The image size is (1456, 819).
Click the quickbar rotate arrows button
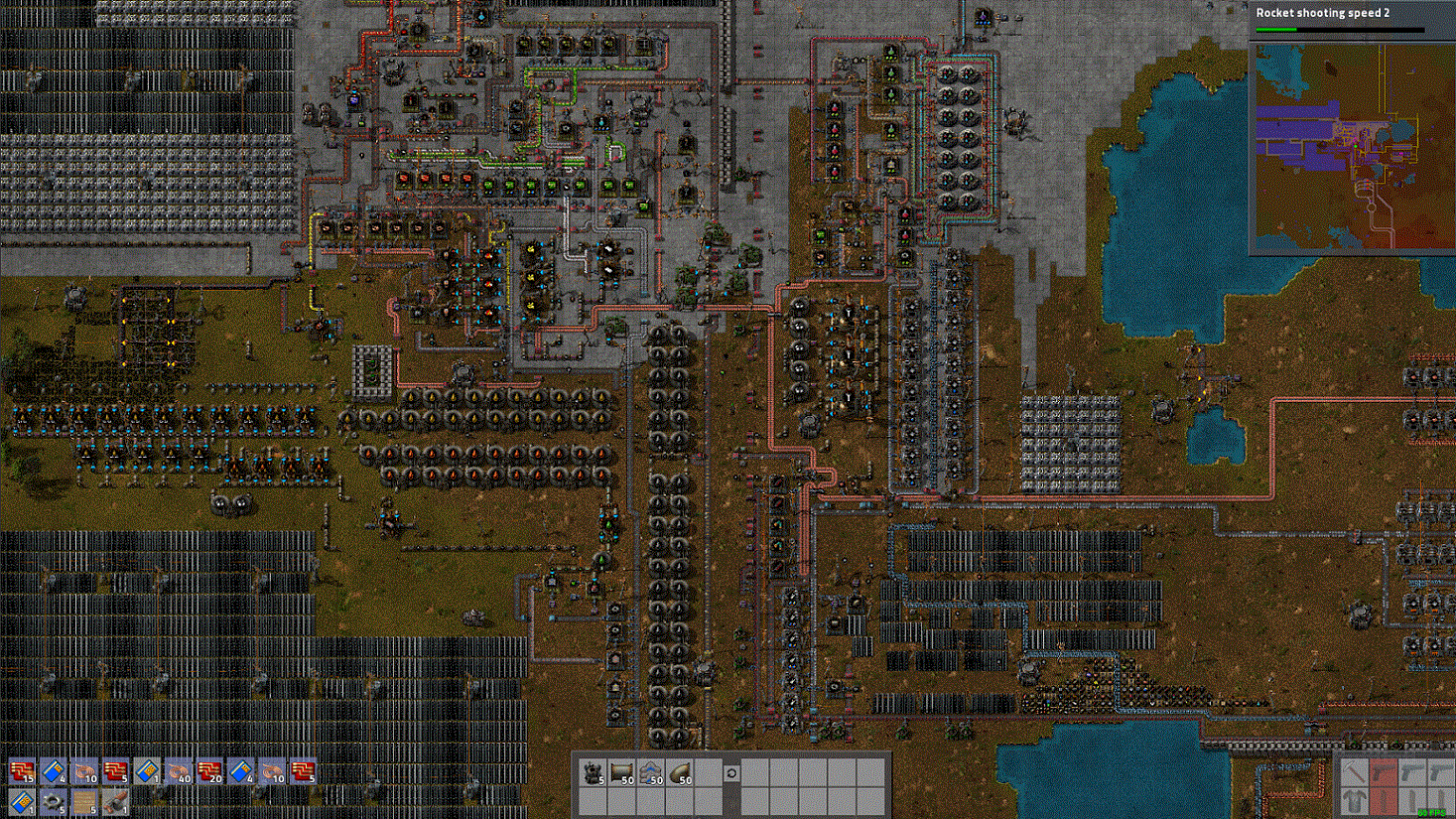[731, 772]
